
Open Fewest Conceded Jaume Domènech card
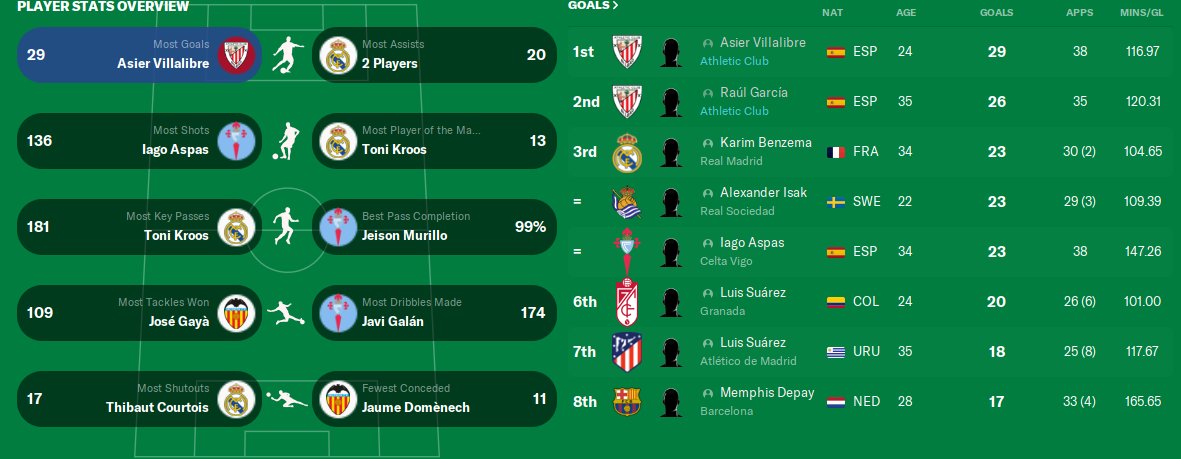434,399
